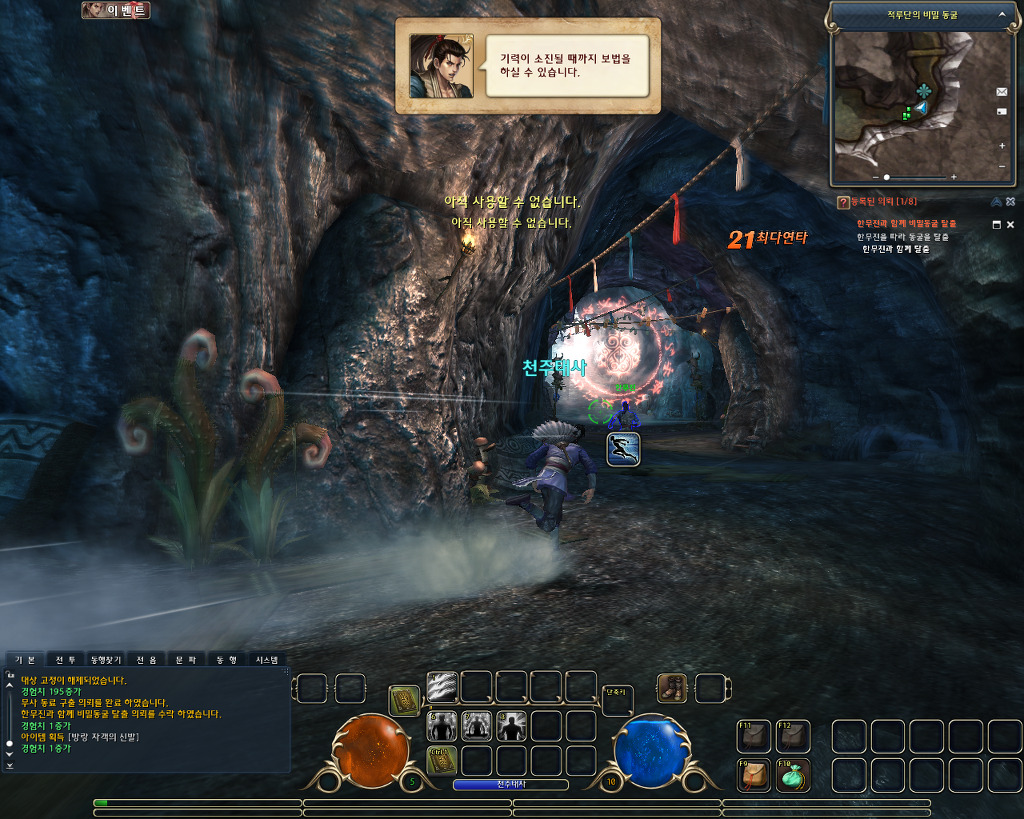Open the registered quests question mark icon
This screenshot has height=819, width=1024.
(843, 203)
